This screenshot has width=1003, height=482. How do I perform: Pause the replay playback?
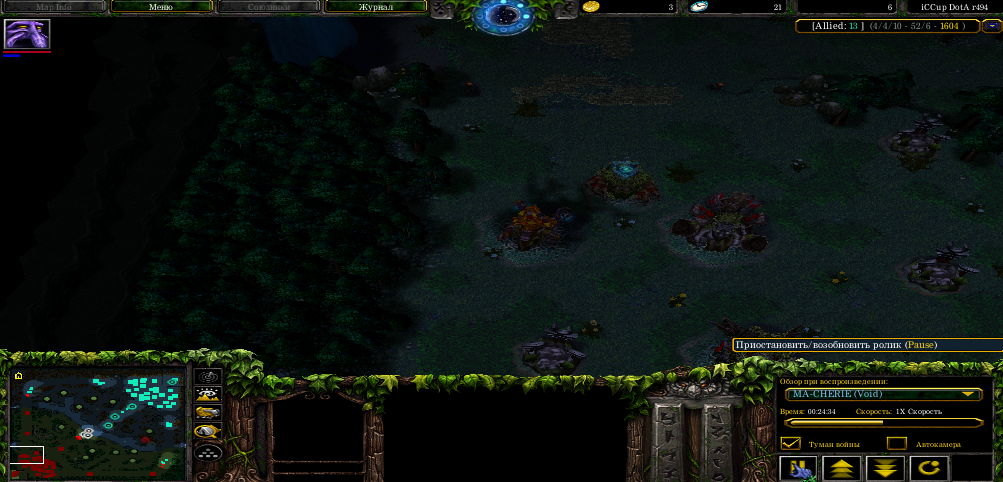point(798,468)
